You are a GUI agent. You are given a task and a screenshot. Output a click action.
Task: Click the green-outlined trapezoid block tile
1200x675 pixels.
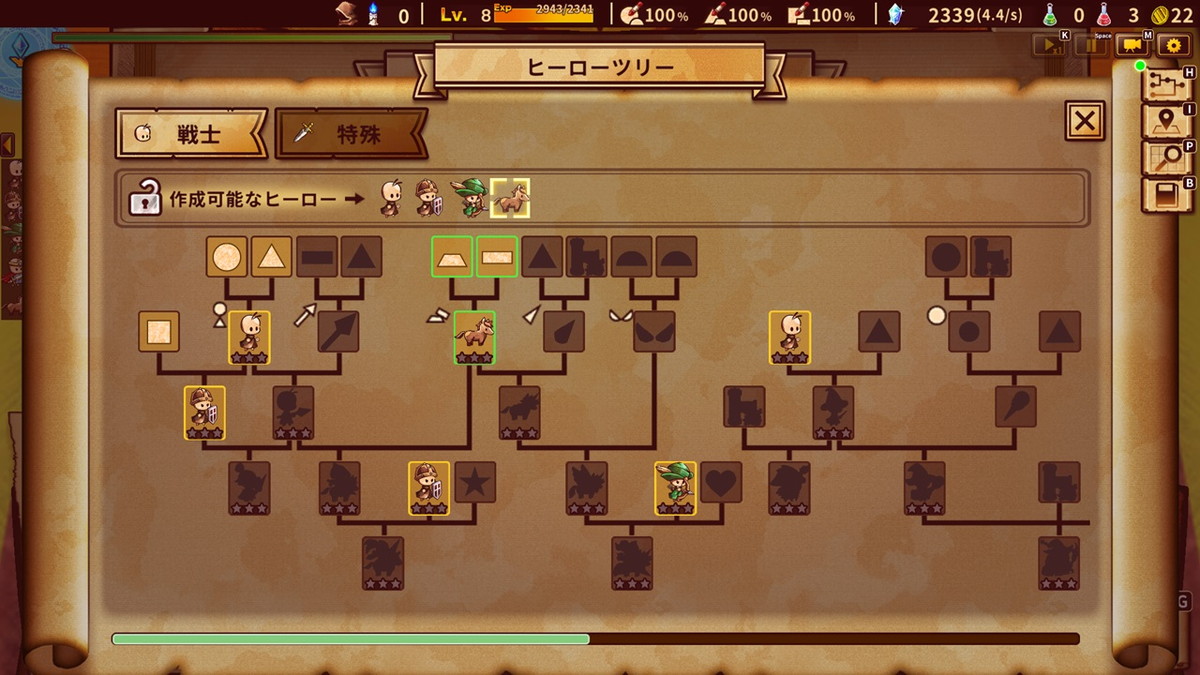tap(451, 257)
